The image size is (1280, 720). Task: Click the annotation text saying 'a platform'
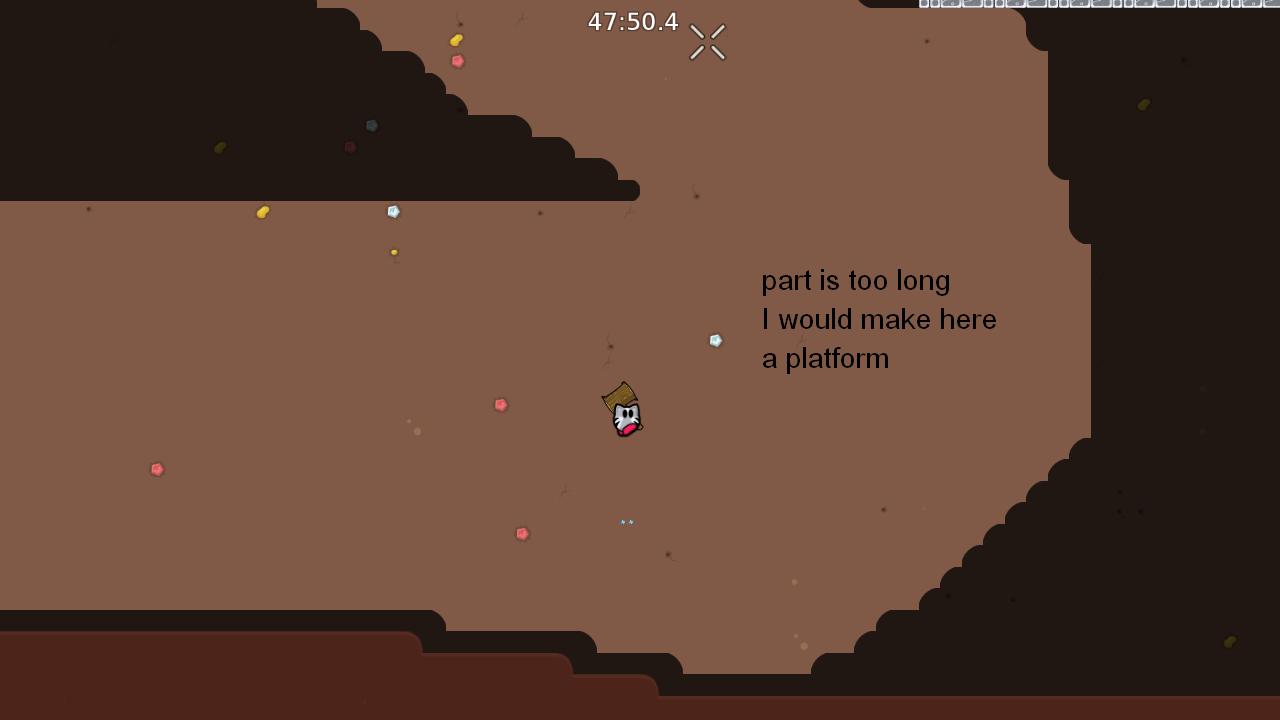[825, 358]
